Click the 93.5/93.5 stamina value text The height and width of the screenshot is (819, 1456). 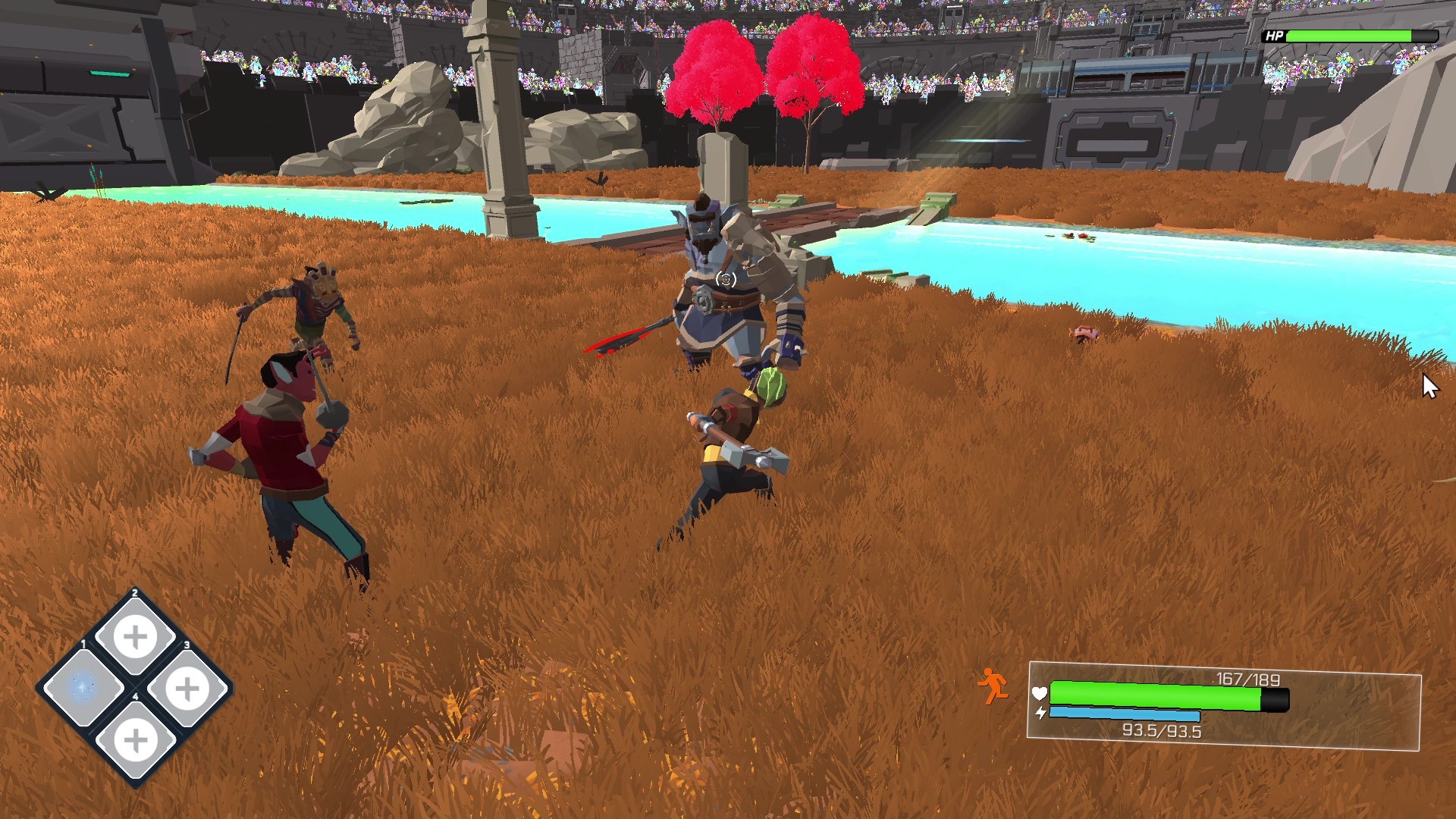tap(1163, 730)
